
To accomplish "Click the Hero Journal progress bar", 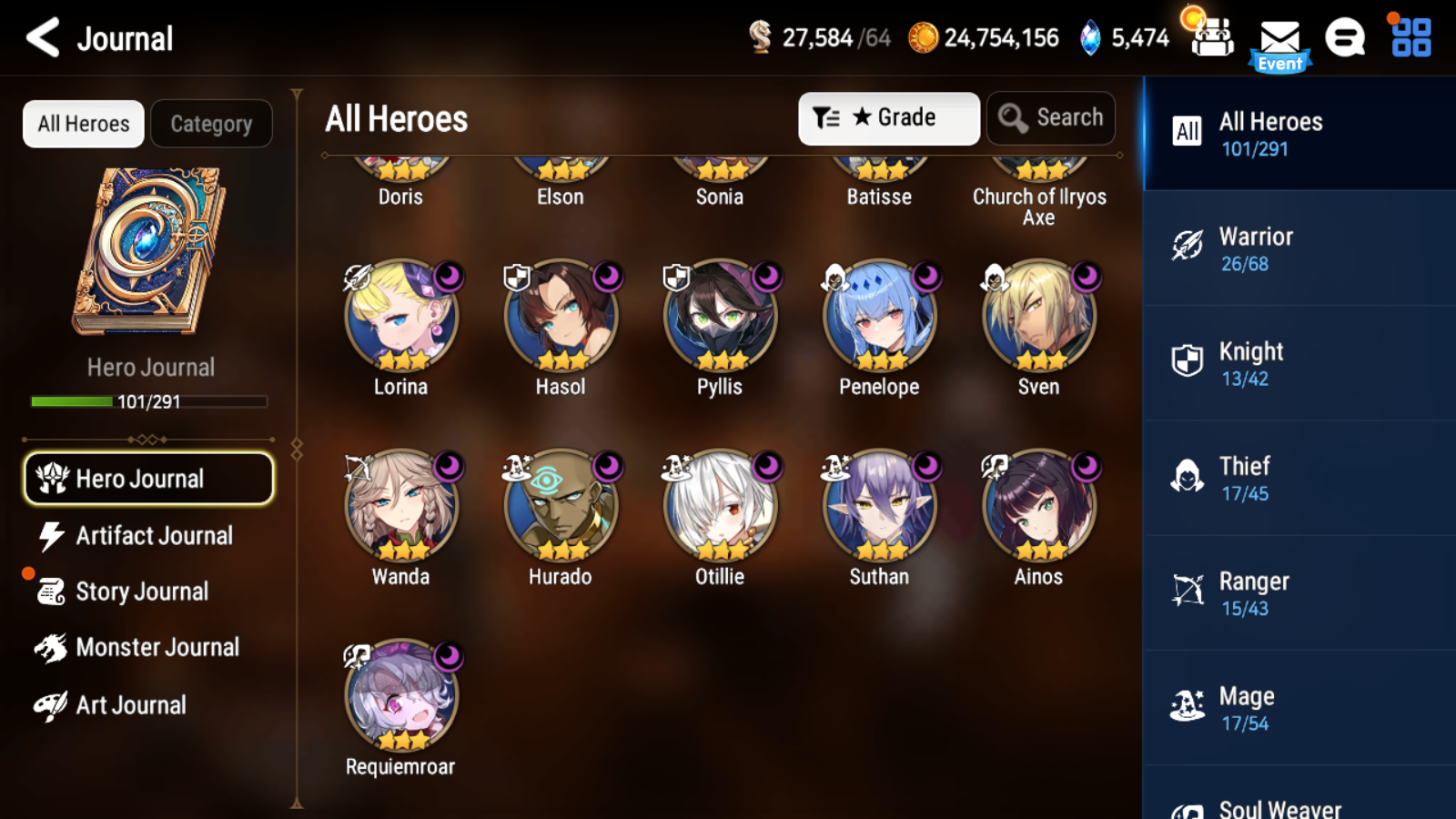I will pos(148,400).
